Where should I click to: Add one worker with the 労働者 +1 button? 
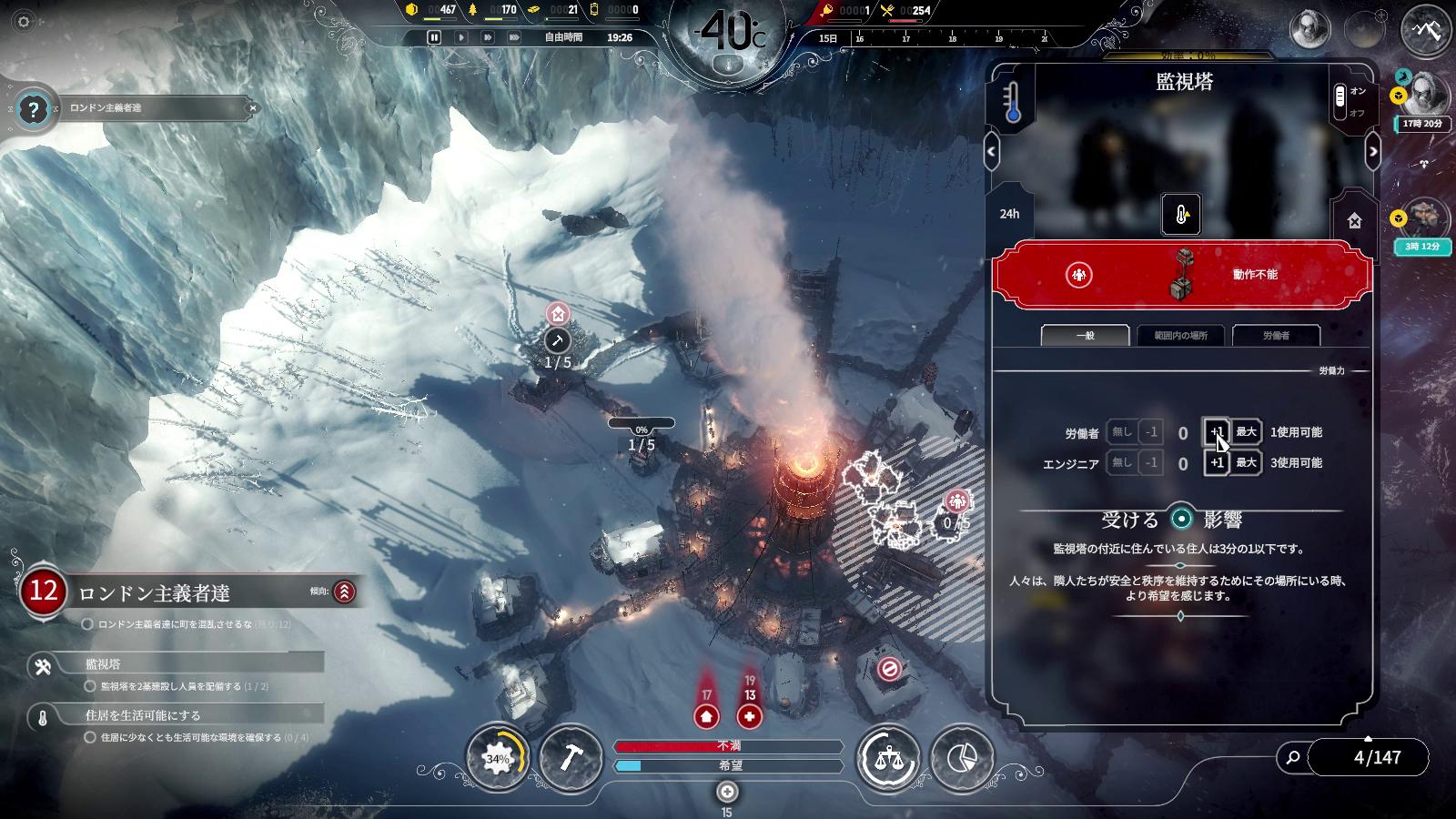click(1217, 432)
